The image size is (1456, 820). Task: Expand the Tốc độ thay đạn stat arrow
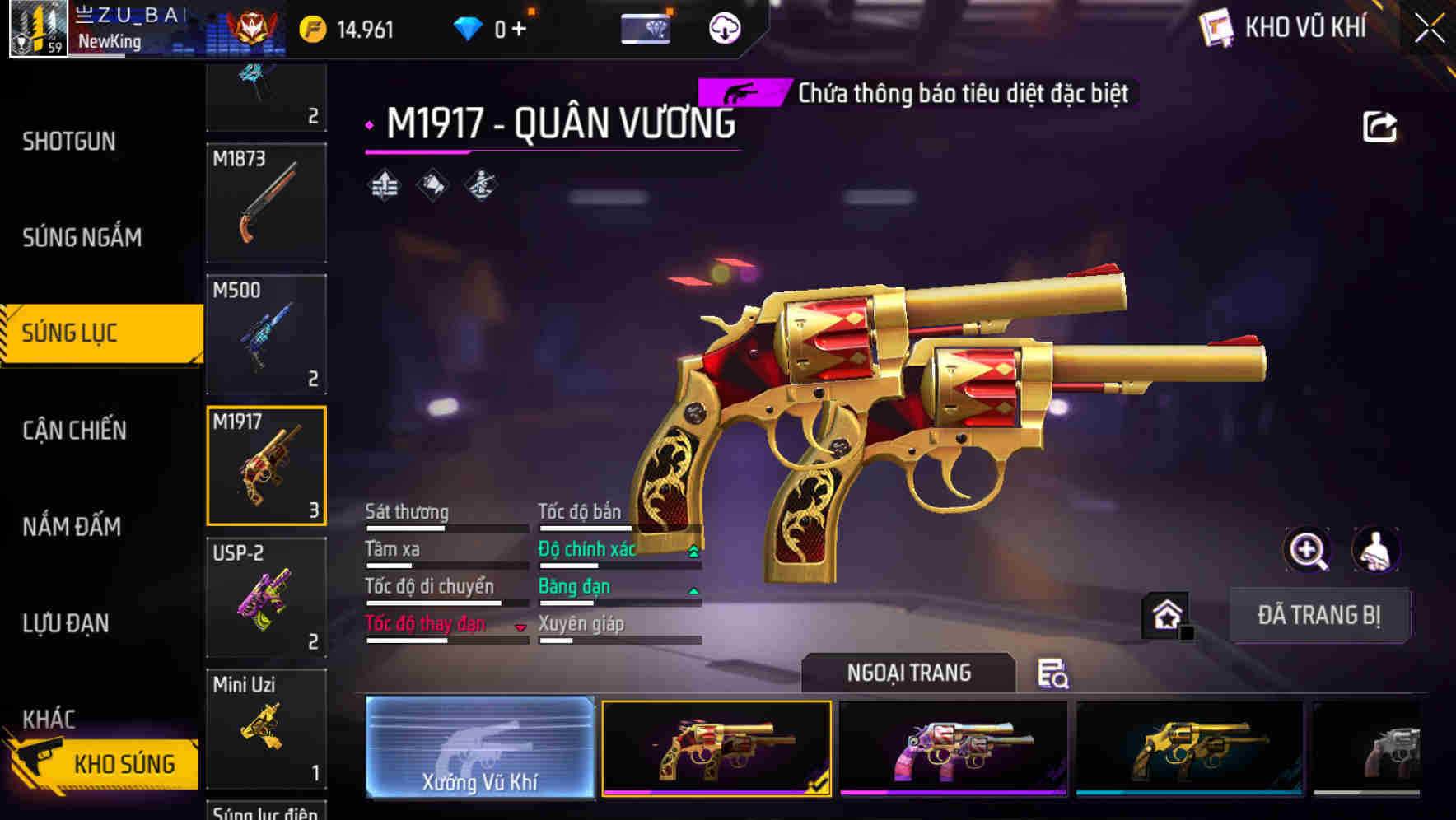(x=520, y=626)
